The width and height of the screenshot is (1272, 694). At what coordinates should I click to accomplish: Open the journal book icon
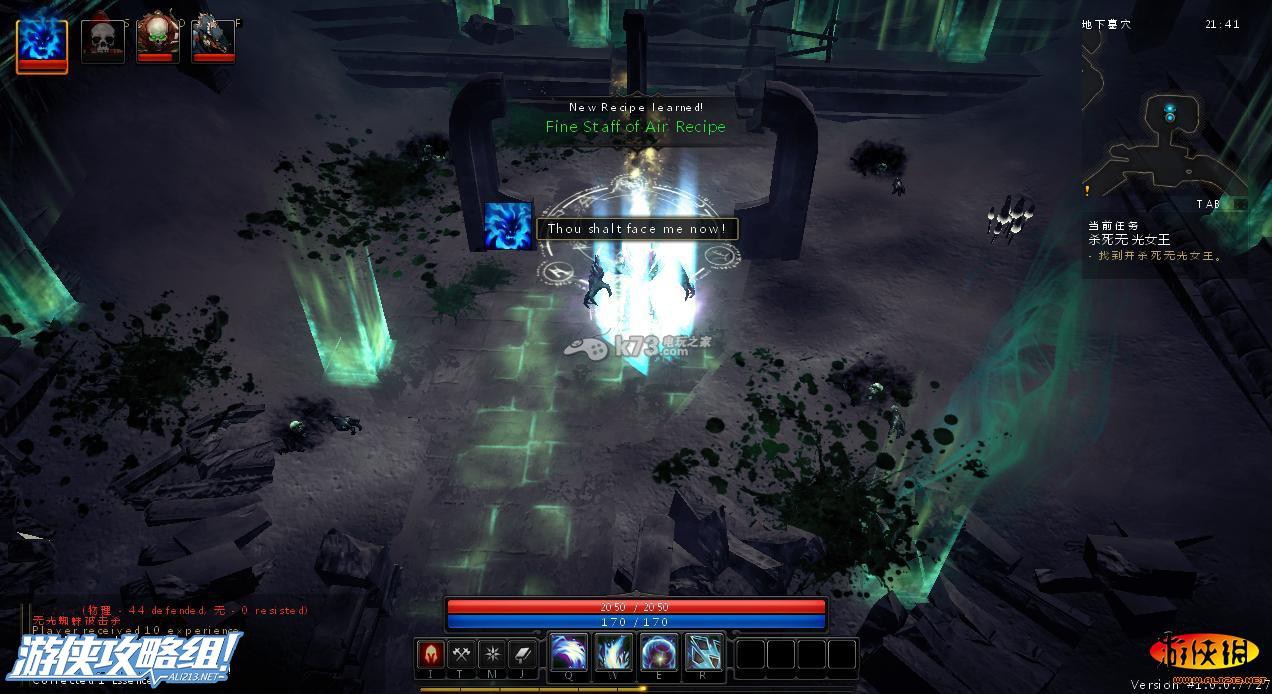pos(523,654)
